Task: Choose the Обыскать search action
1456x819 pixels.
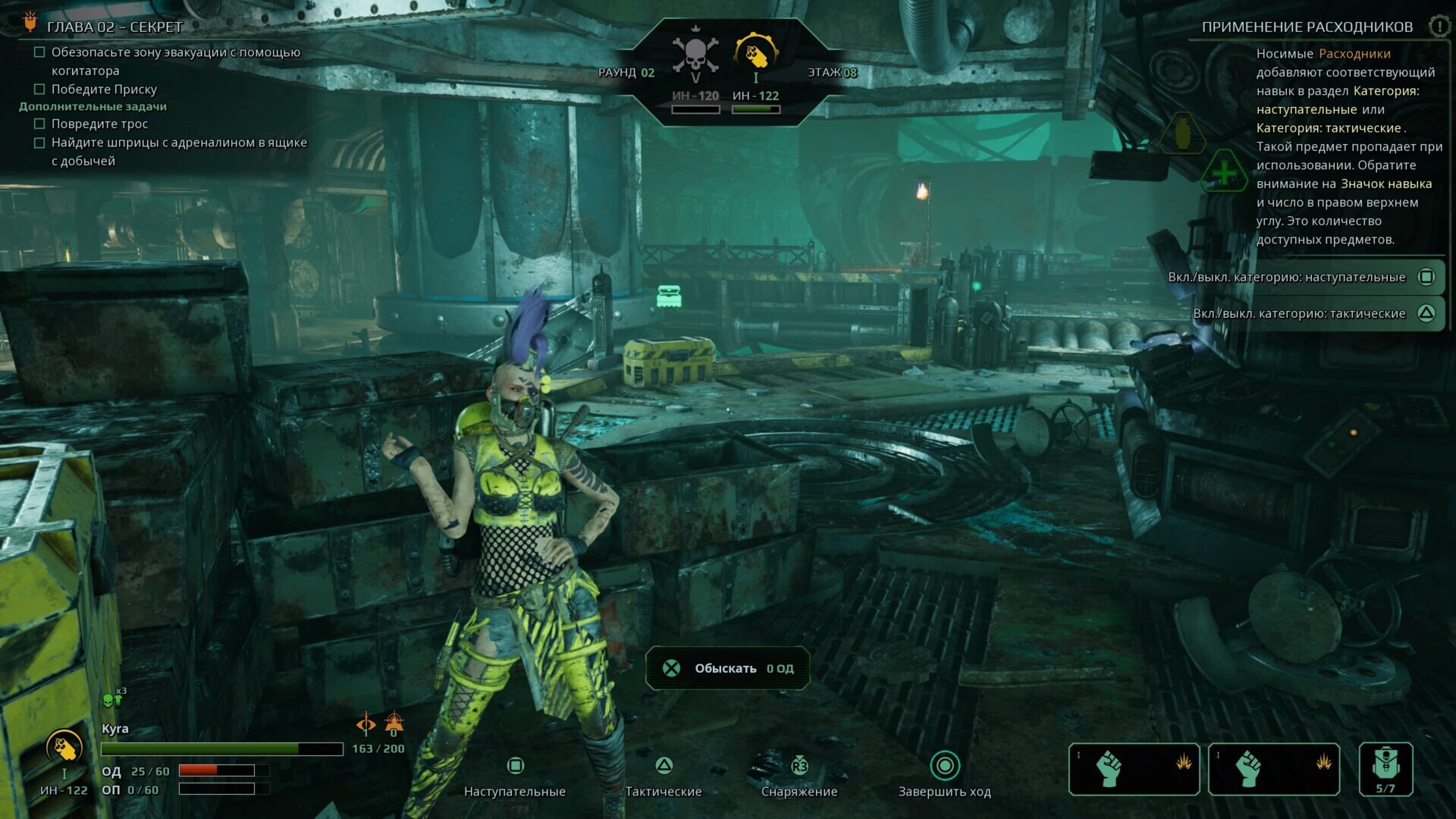Action: point(727,668)
